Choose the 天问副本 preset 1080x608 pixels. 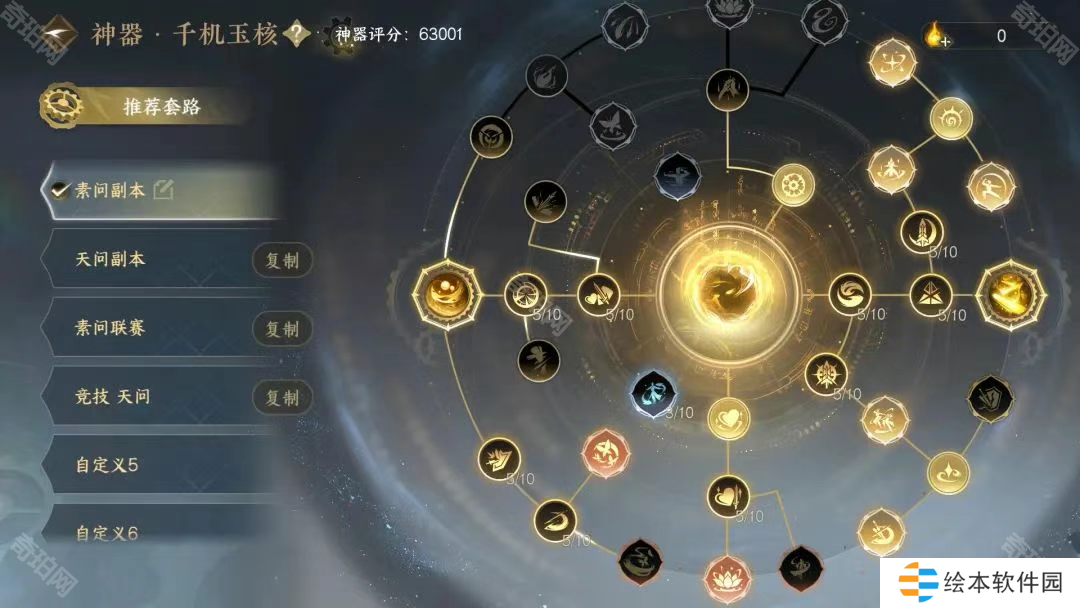coord(110,259)
